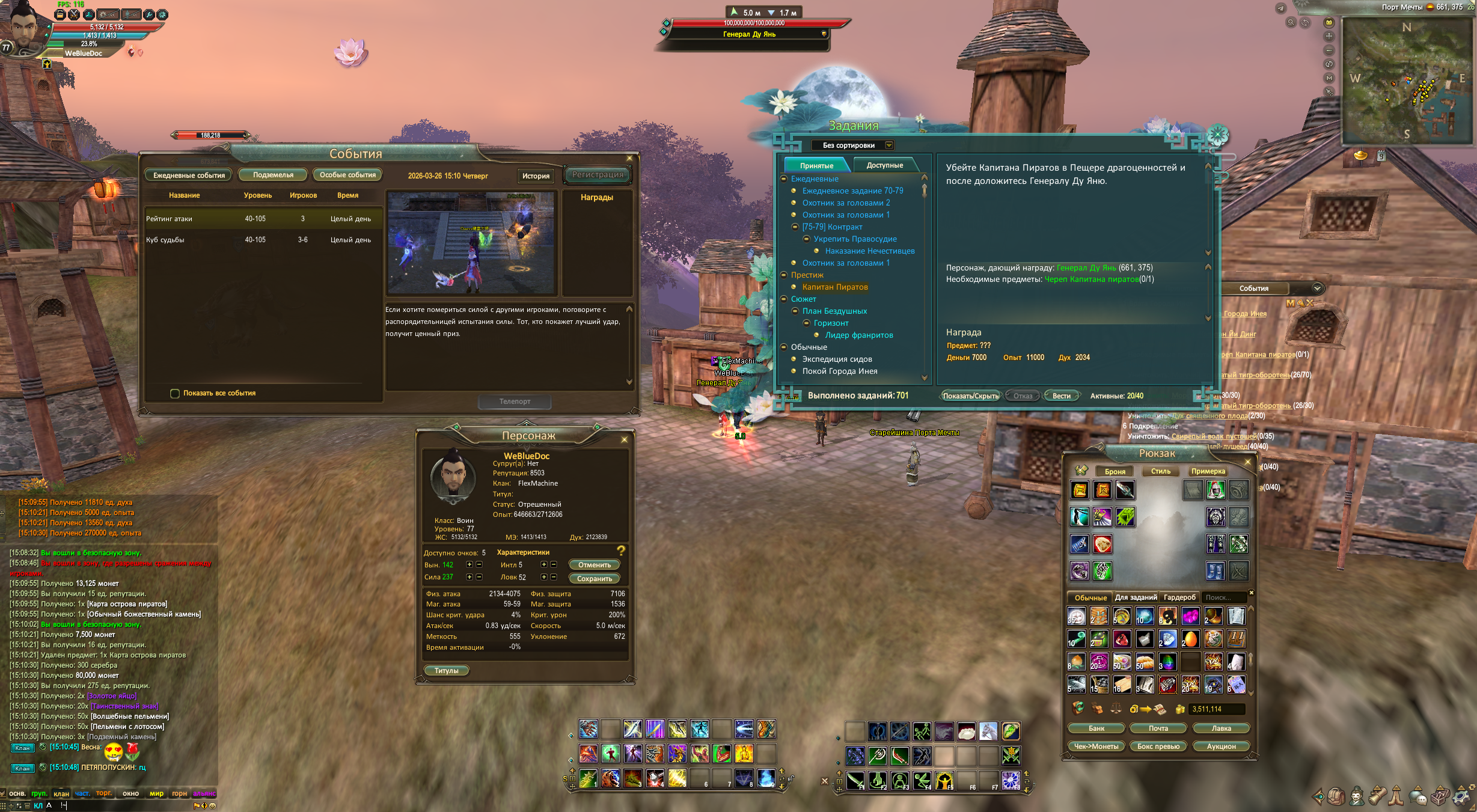Open the Банк from the backpack

(1096, 728)
